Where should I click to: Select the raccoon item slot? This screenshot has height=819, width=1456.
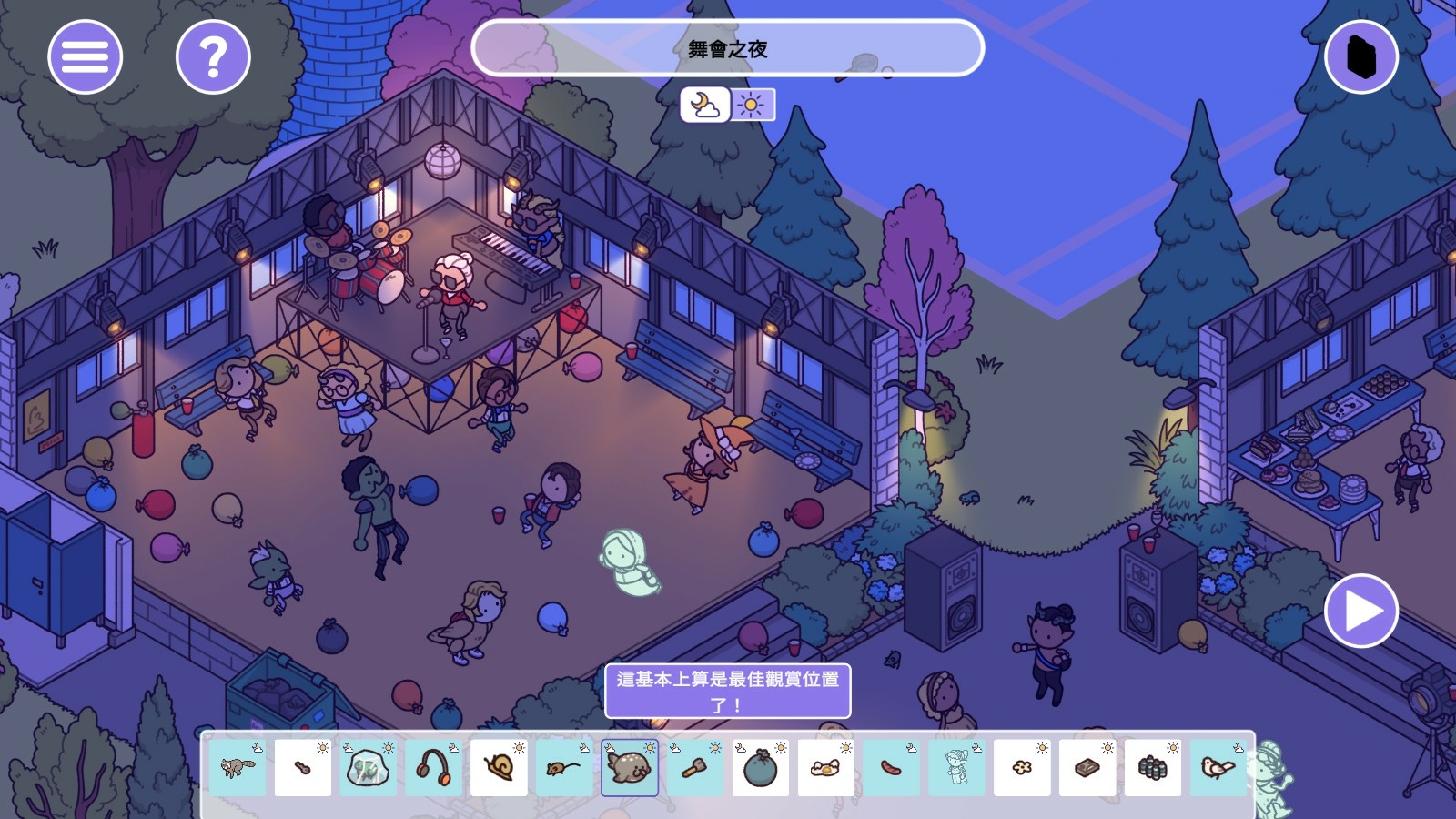[x=238, y=767]
